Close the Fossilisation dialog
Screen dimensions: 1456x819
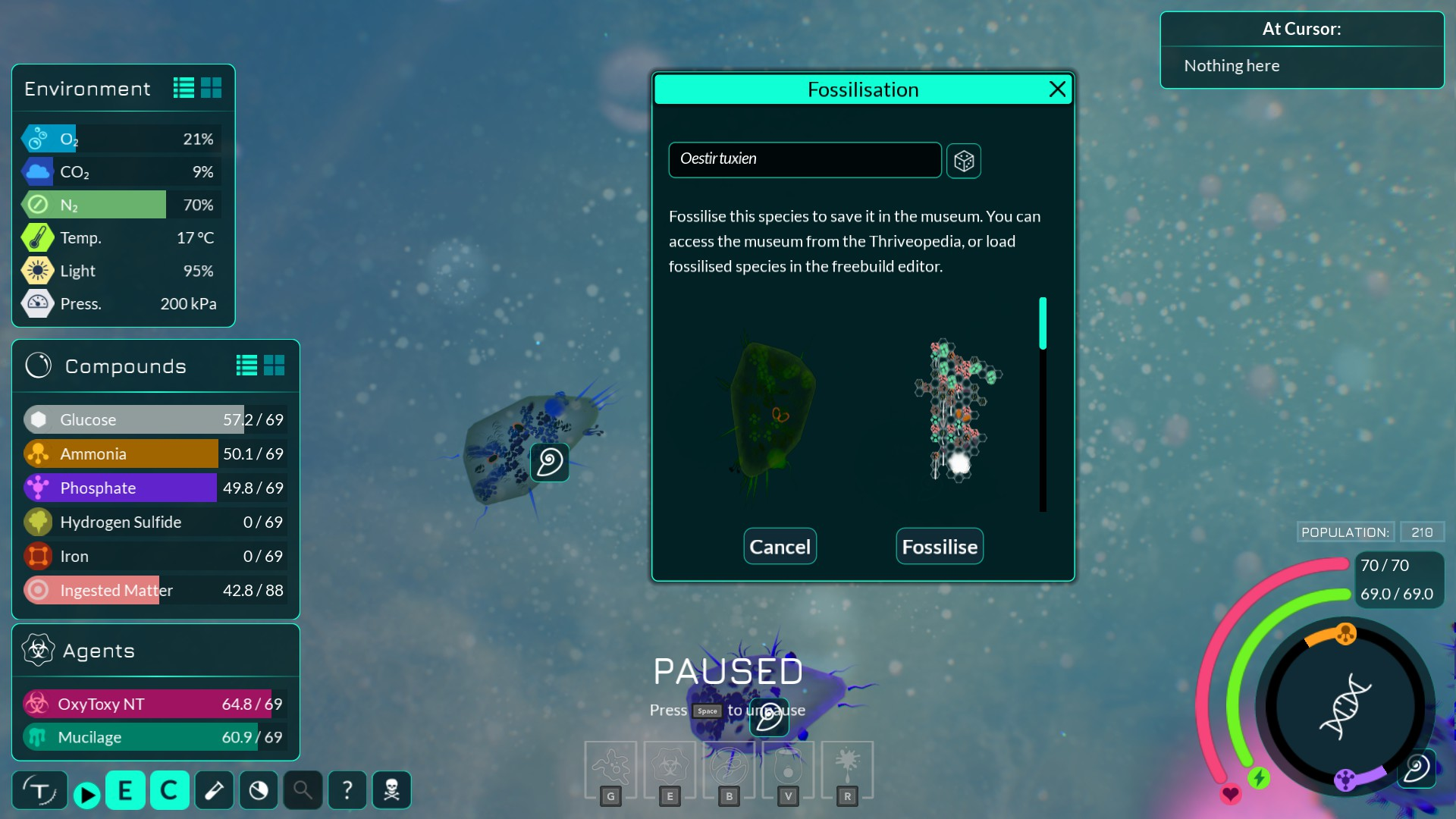coord(1057,89)
